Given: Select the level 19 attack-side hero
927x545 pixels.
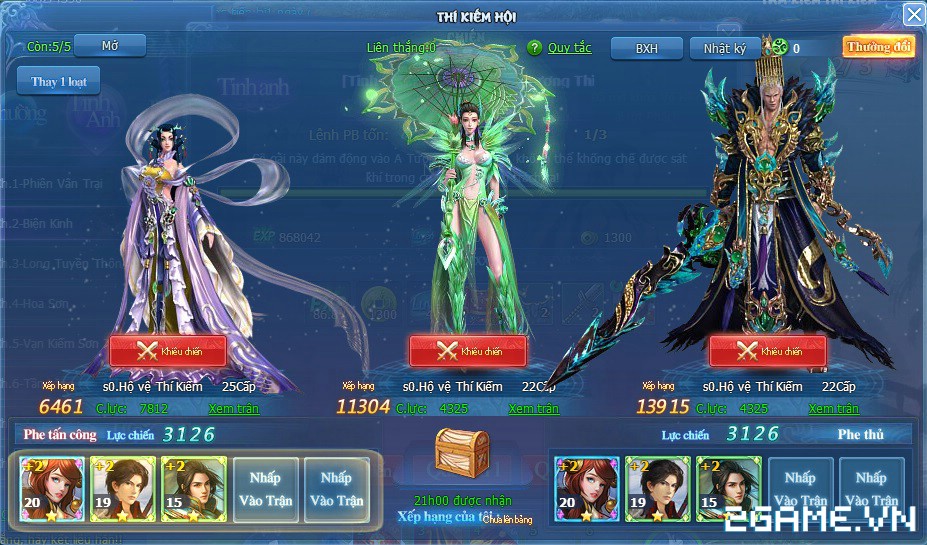Looking at the screenshot, I should tap(123, 489).
